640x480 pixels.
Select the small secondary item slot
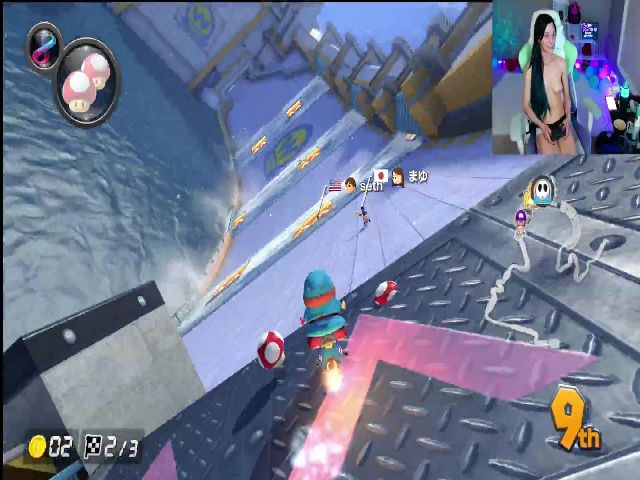point(44,46)
